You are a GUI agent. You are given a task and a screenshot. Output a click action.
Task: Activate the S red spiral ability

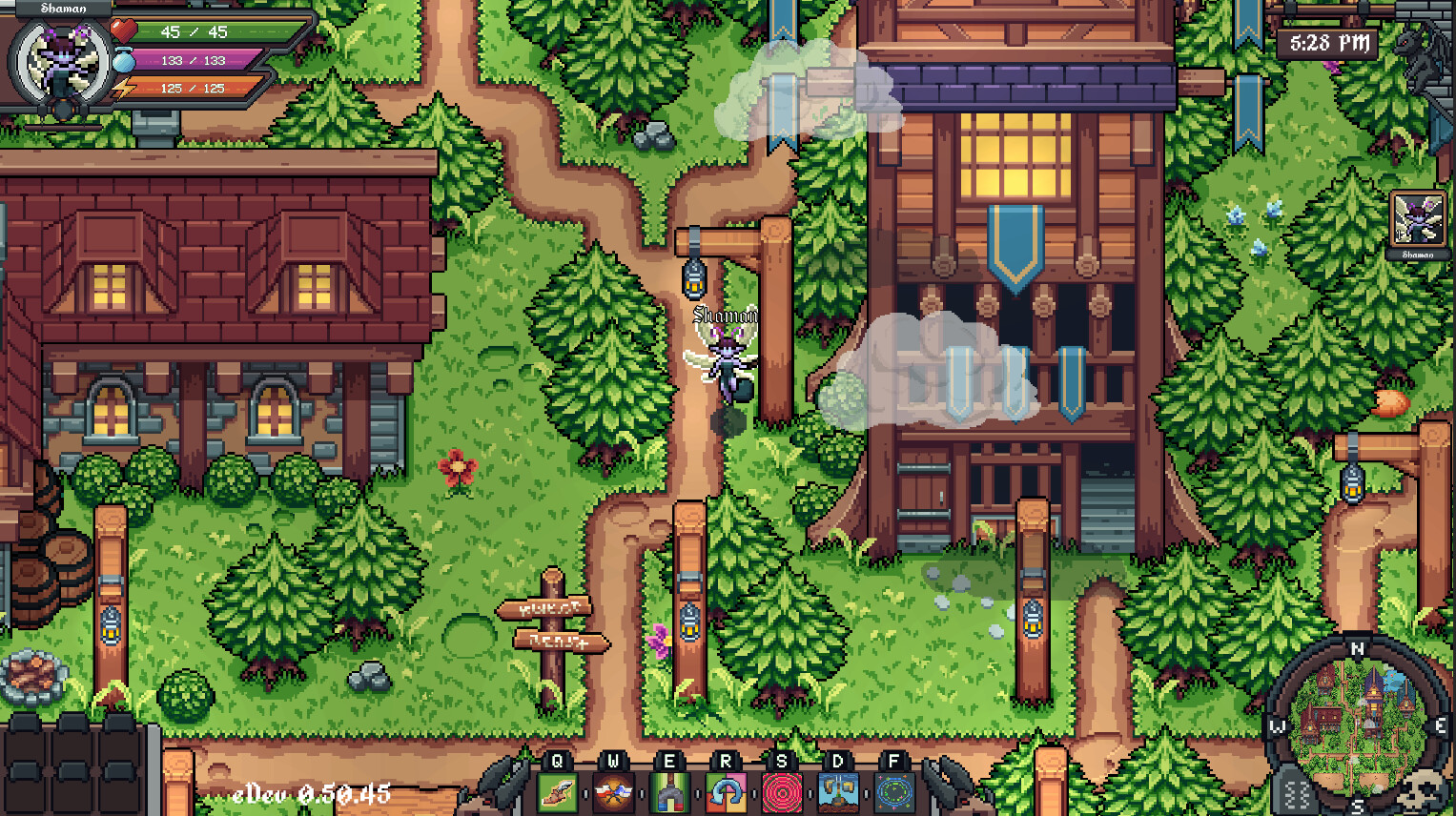click(781, 792)
